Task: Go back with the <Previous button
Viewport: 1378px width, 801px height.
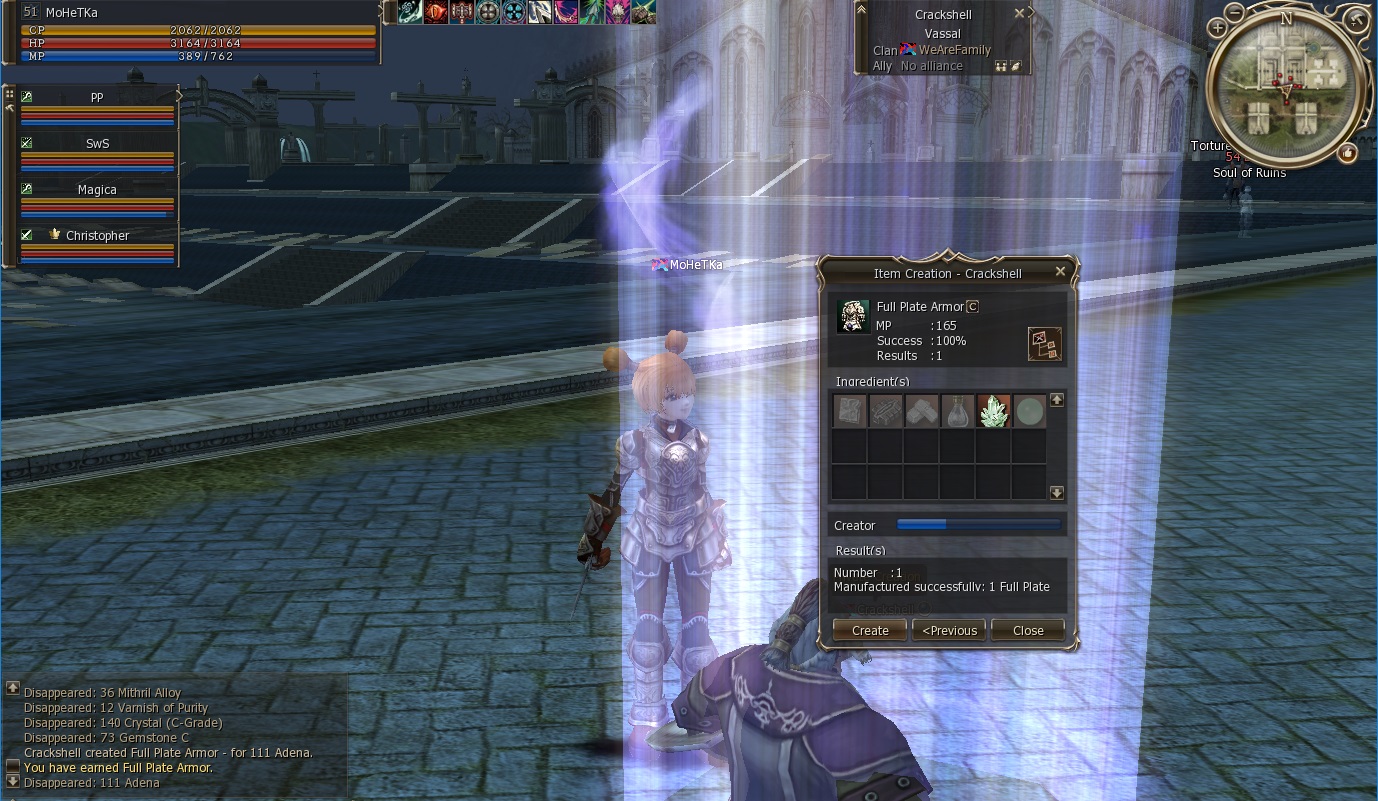Action: click(x=949, y=630)
